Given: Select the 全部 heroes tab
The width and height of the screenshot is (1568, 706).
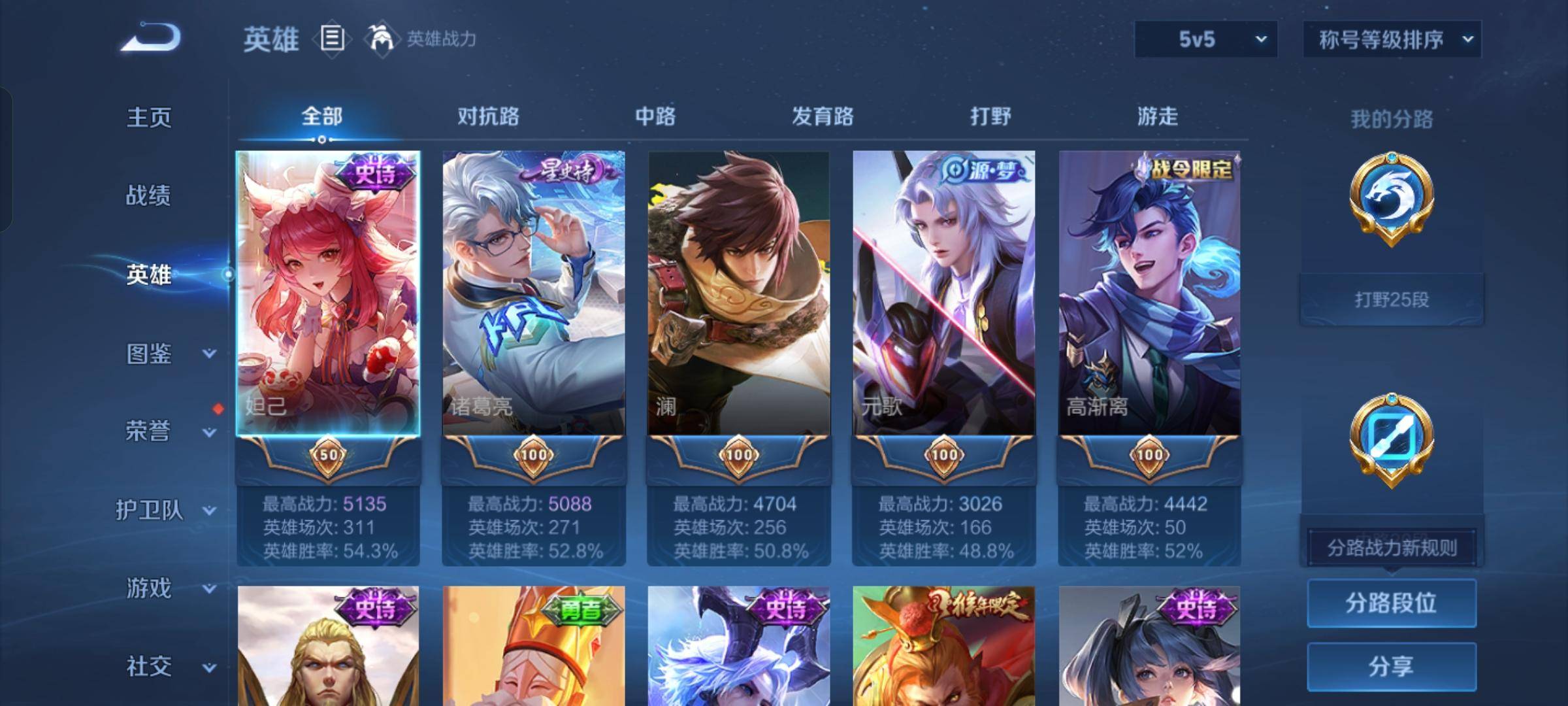Looking at the screenshot, I should (321, 116).
